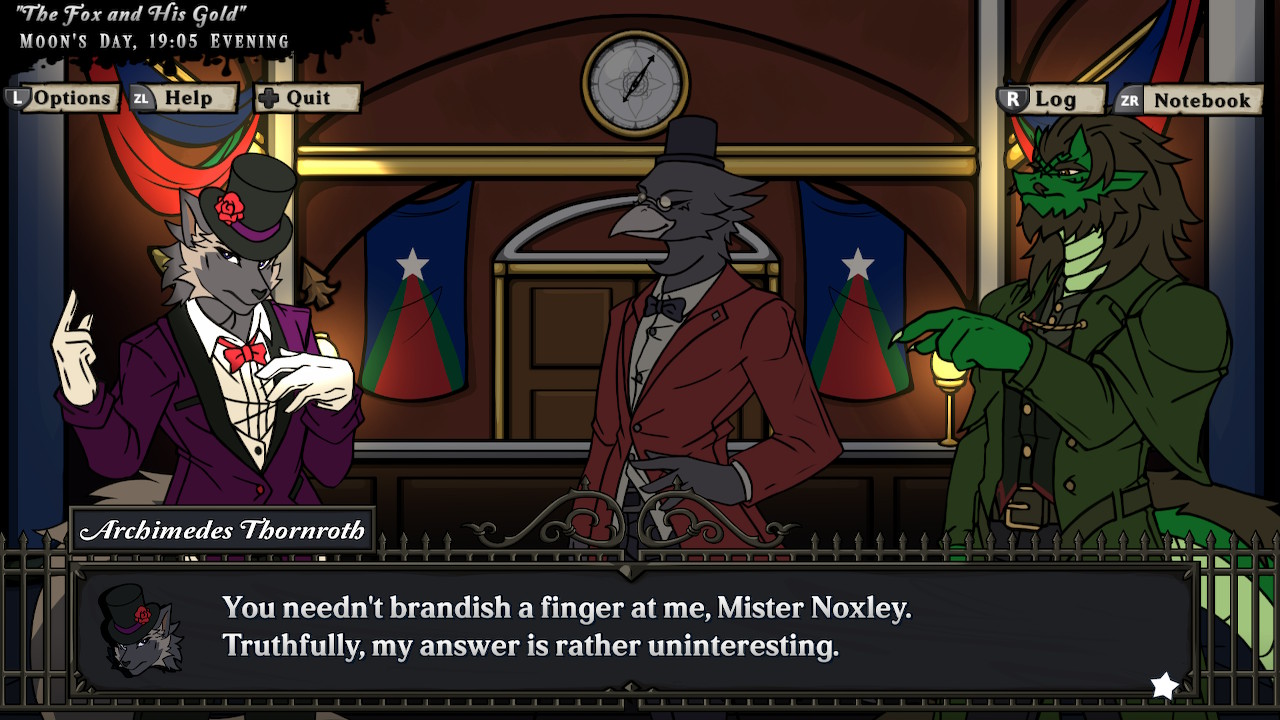Screen dimensions: 1280x720
Task: Open the Help screen
Action: click(x=190, y=98)
